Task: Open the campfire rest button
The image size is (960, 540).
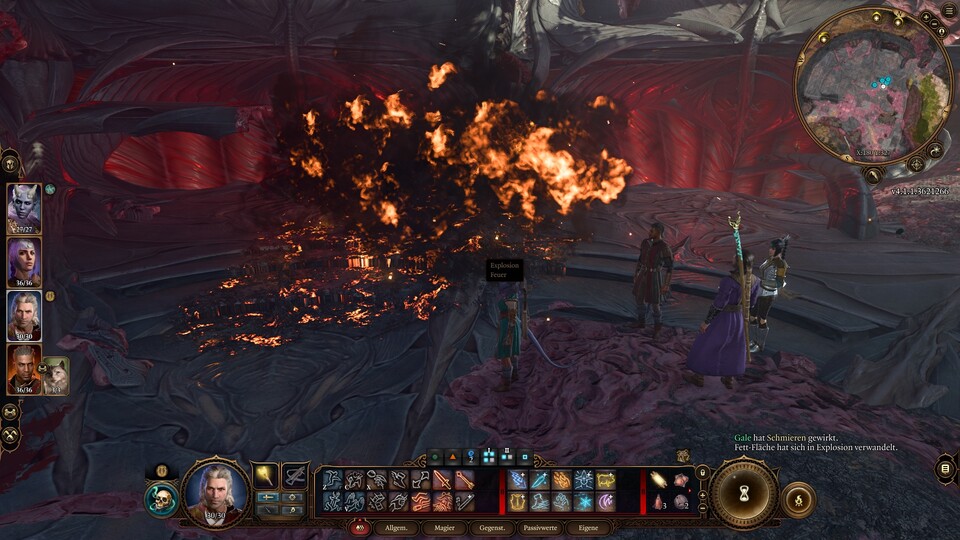Action: click(798, 499)
